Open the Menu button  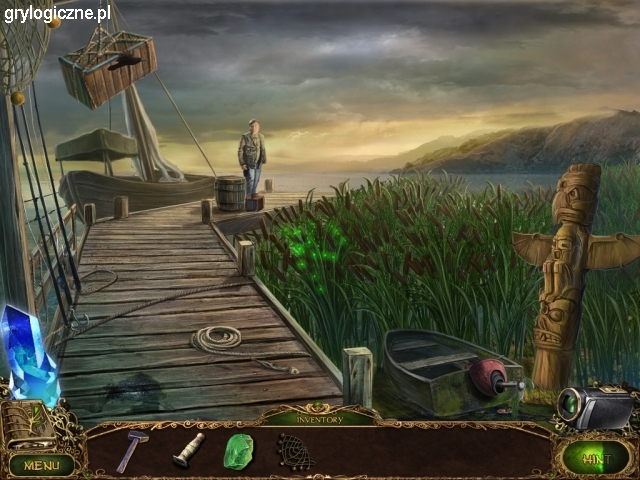tap(41, 465)
